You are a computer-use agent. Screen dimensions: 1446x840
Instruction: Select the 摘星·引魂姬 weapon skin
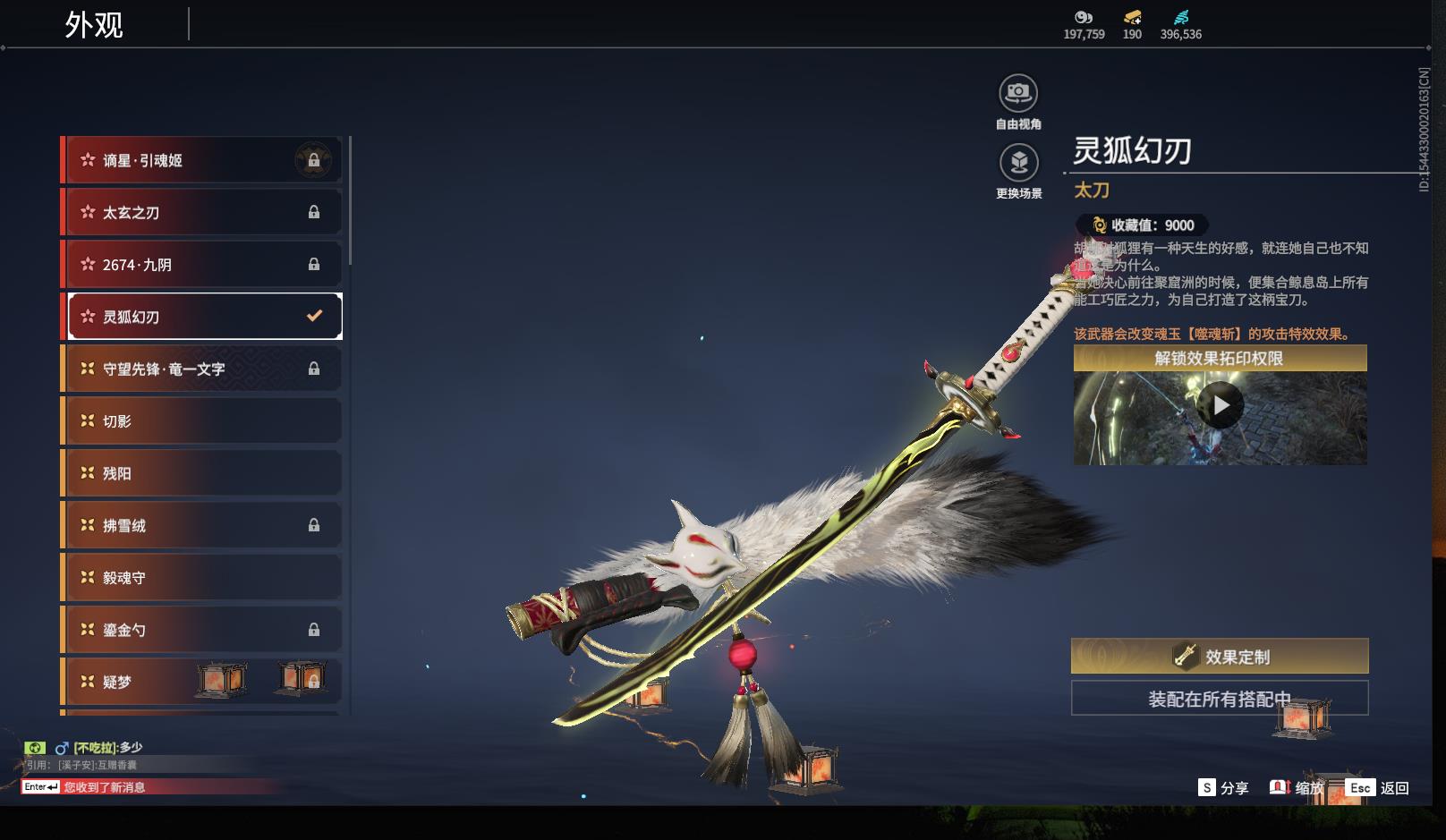[204, 161]
